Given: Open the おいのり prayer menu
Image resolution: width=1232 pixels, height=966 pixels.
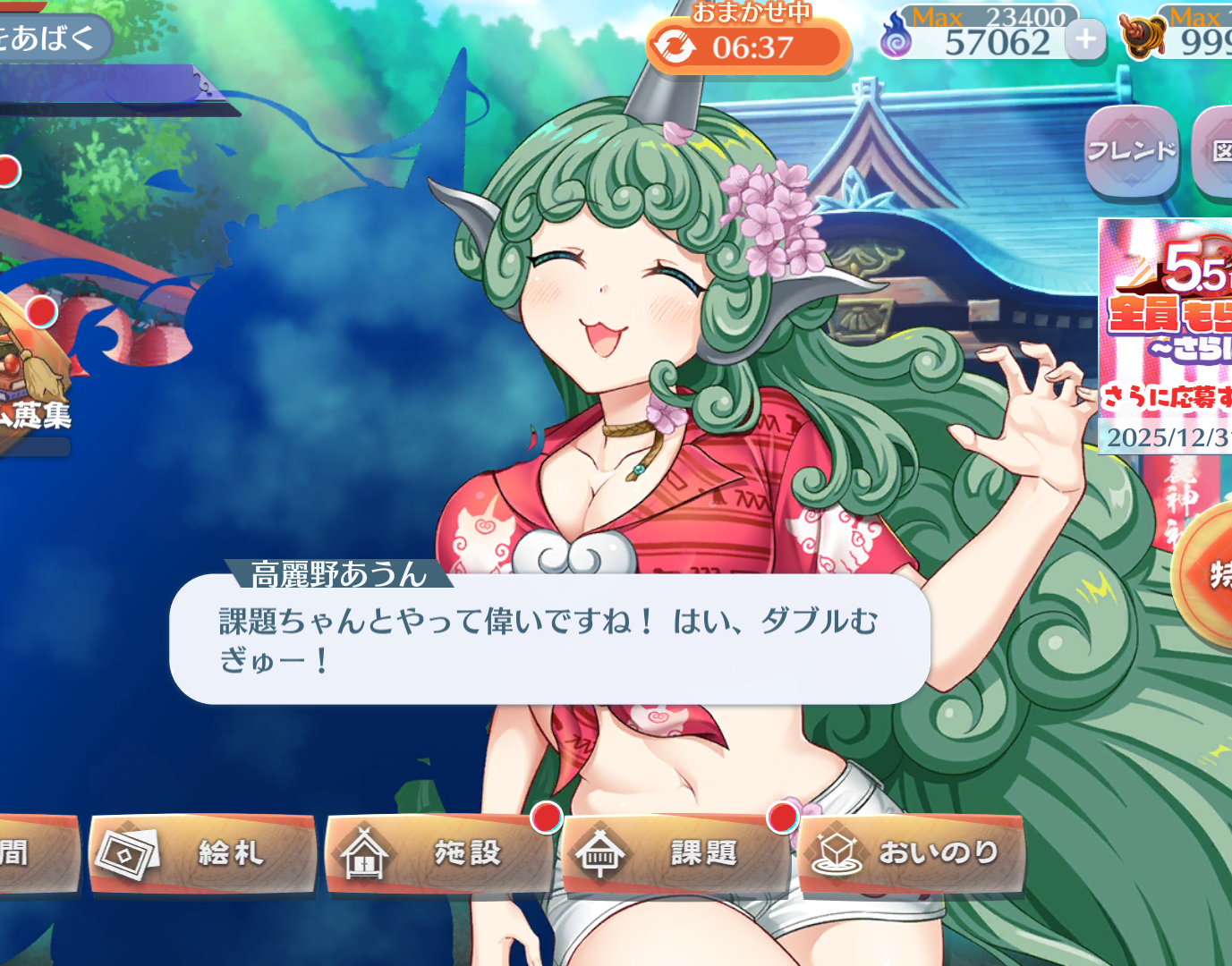Looking at the screenshot, I should 911,853.
